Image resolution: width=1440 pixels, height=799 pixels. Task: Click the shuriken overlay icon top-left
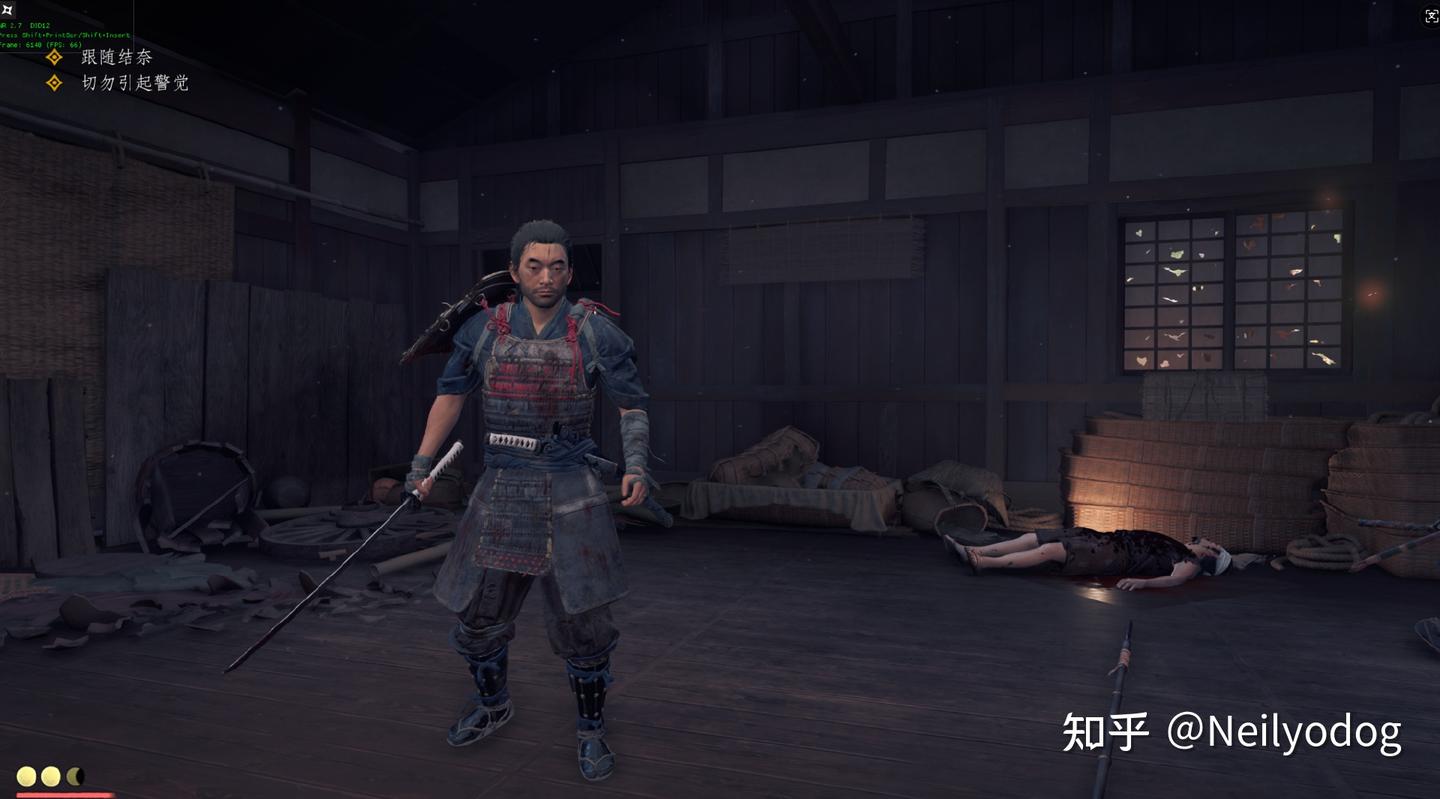coord(8,8)
